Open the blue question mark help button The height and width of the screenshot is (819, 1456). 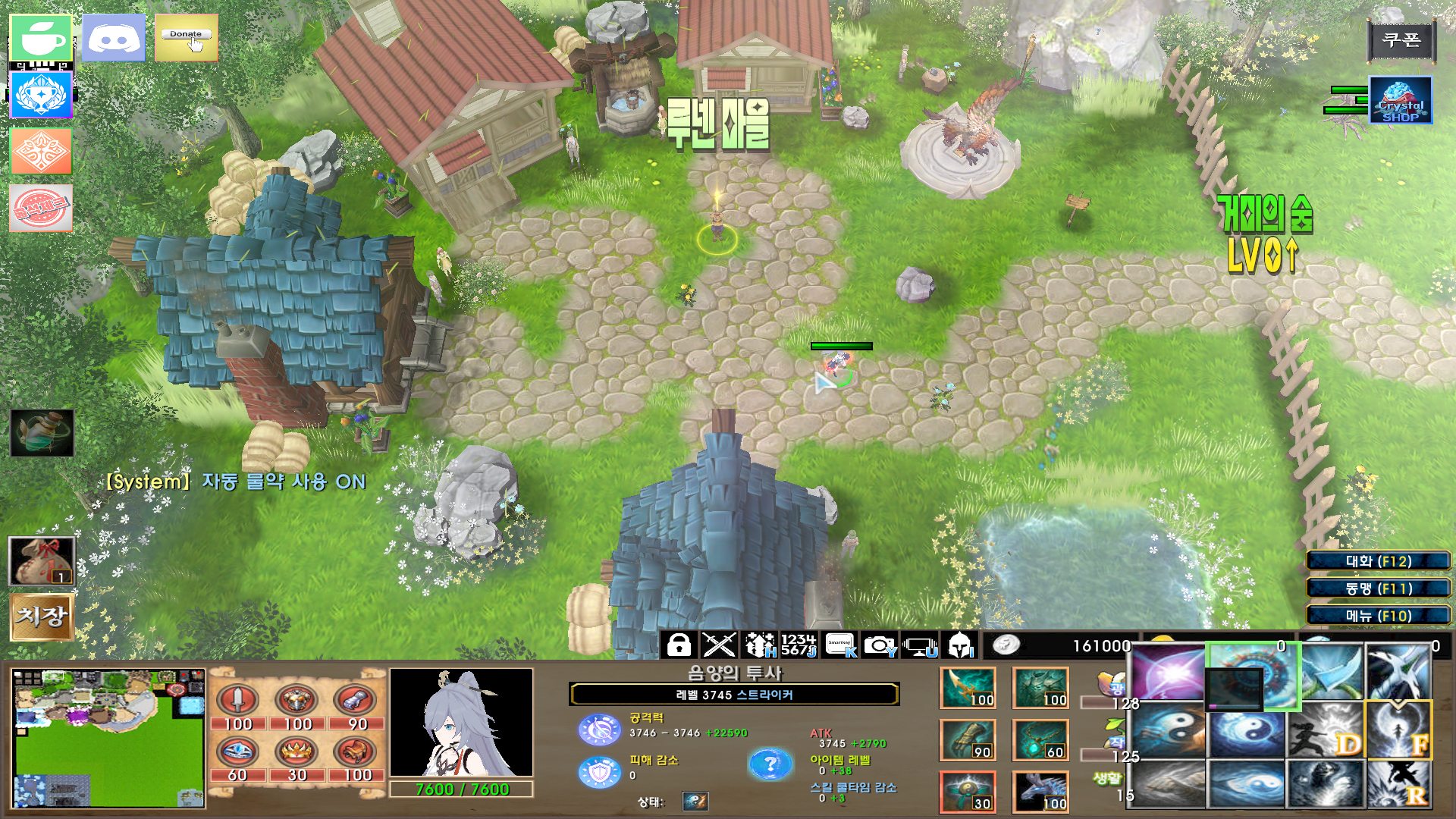coord(769,764)
